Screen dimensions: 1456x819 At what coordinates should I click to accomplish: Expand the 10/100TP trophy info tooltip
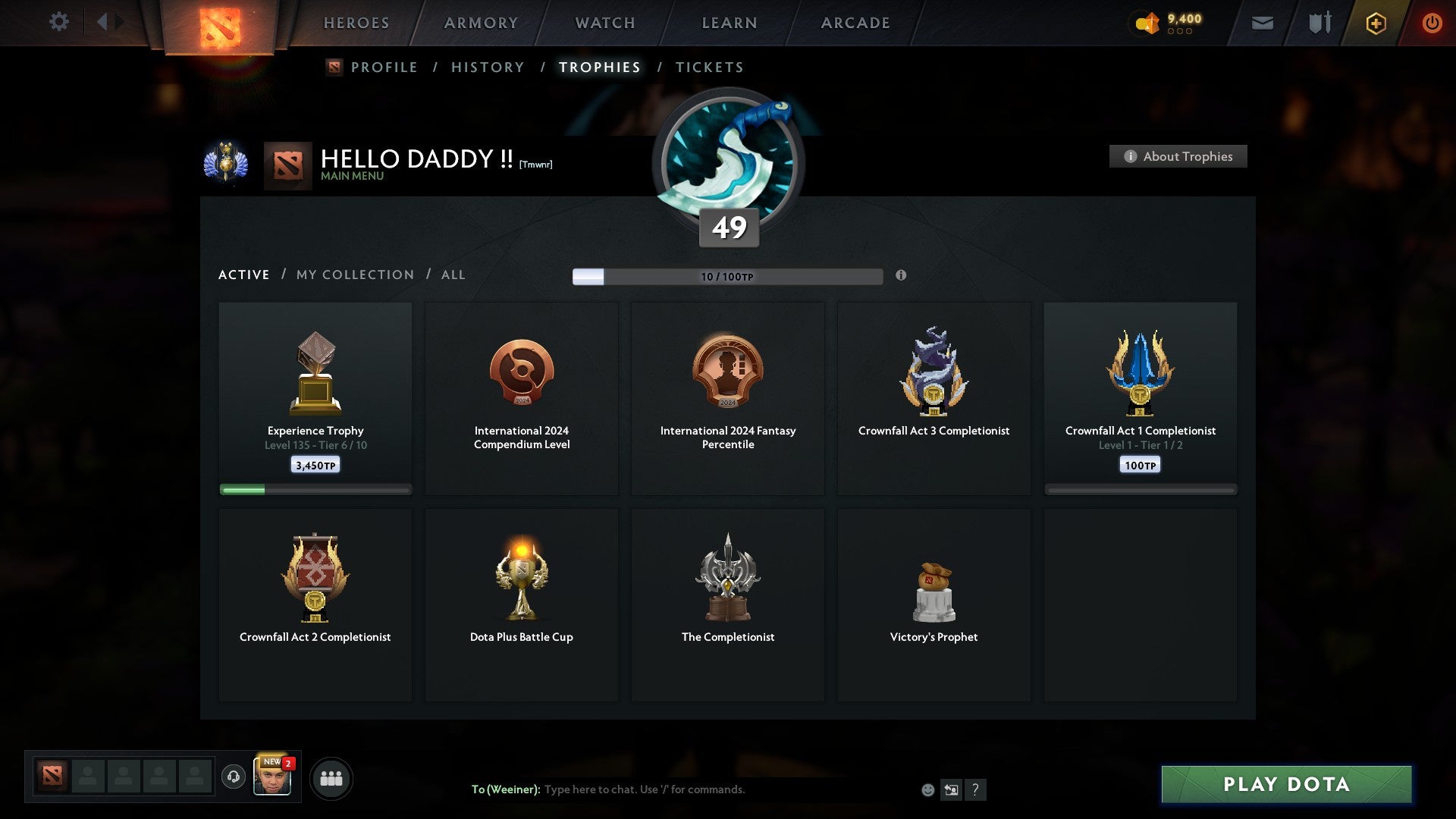[x=902, y=277]
